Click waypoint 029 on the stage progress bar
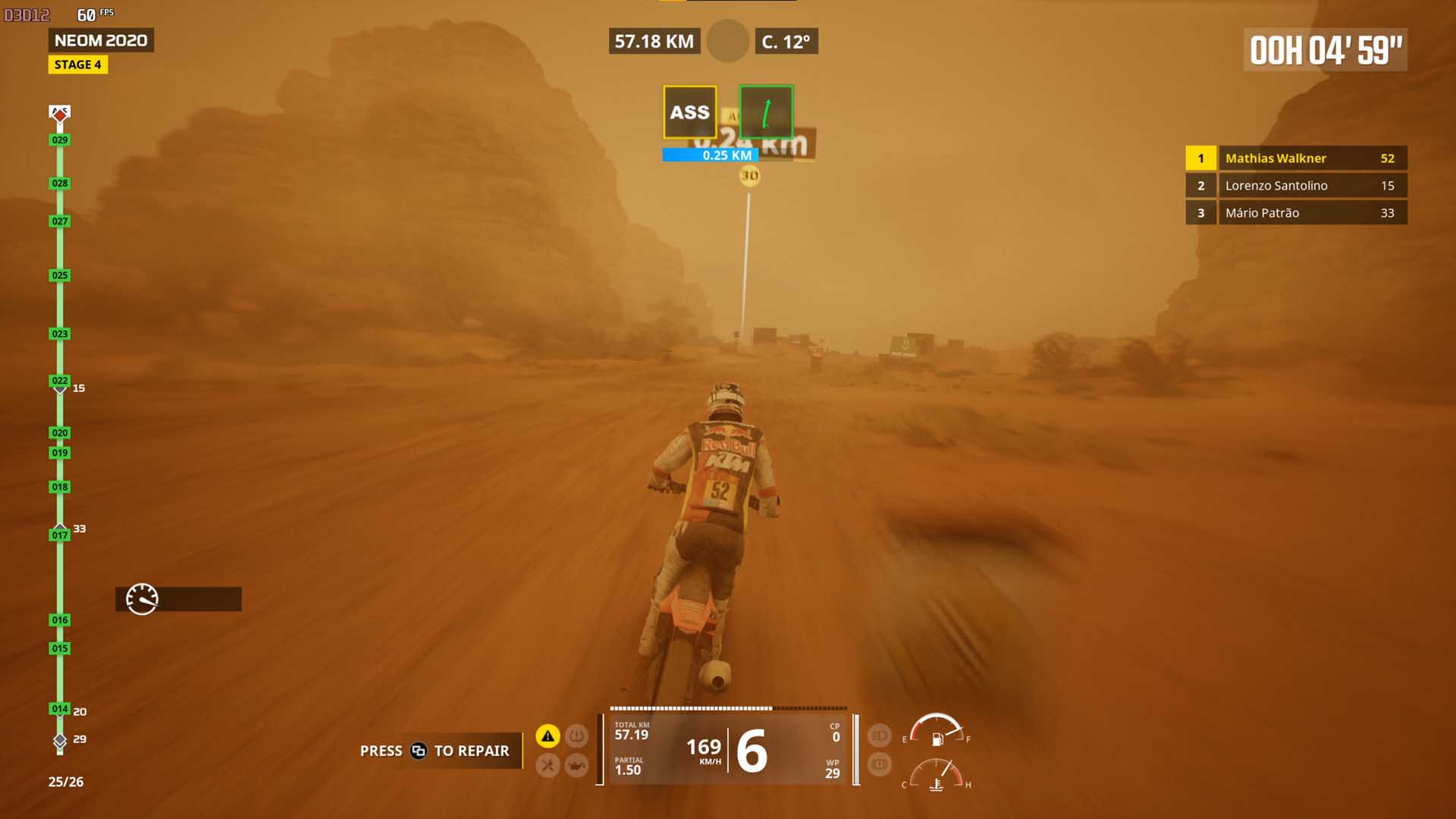 (x=60, y=140)
